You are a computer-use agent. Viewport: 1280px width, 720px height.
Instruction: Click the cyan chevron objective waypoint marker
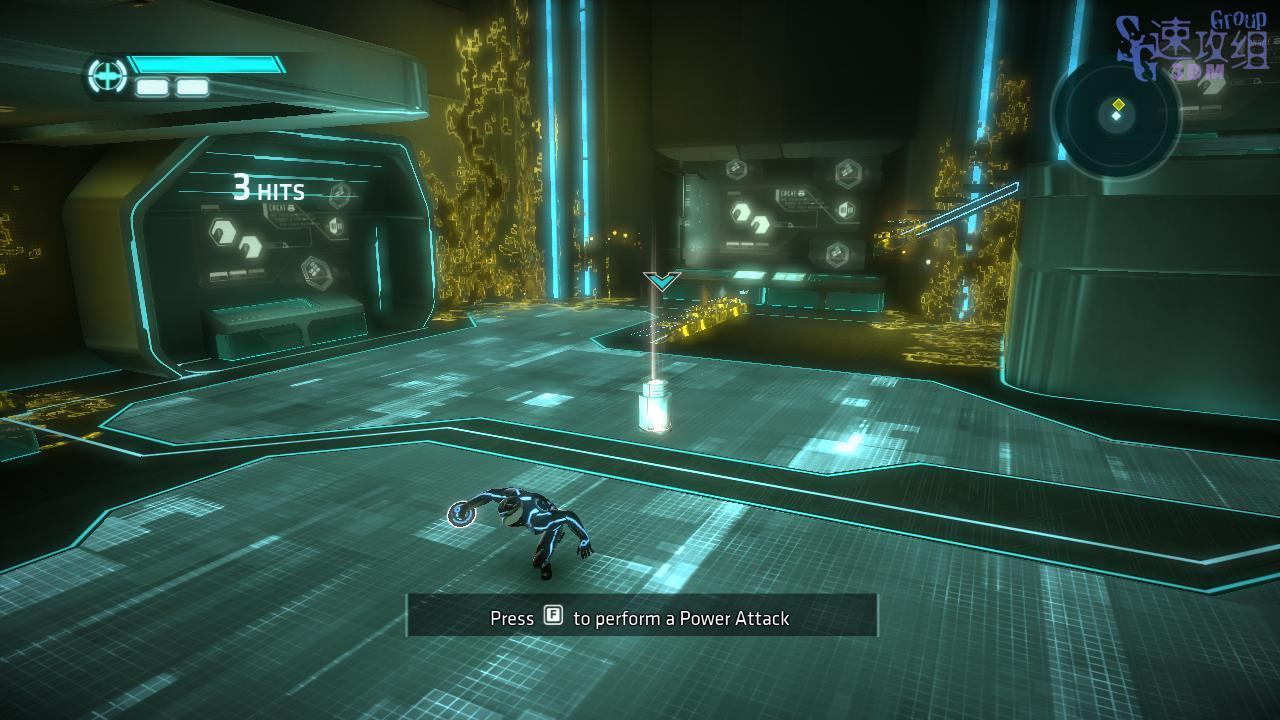coord(662,281)
